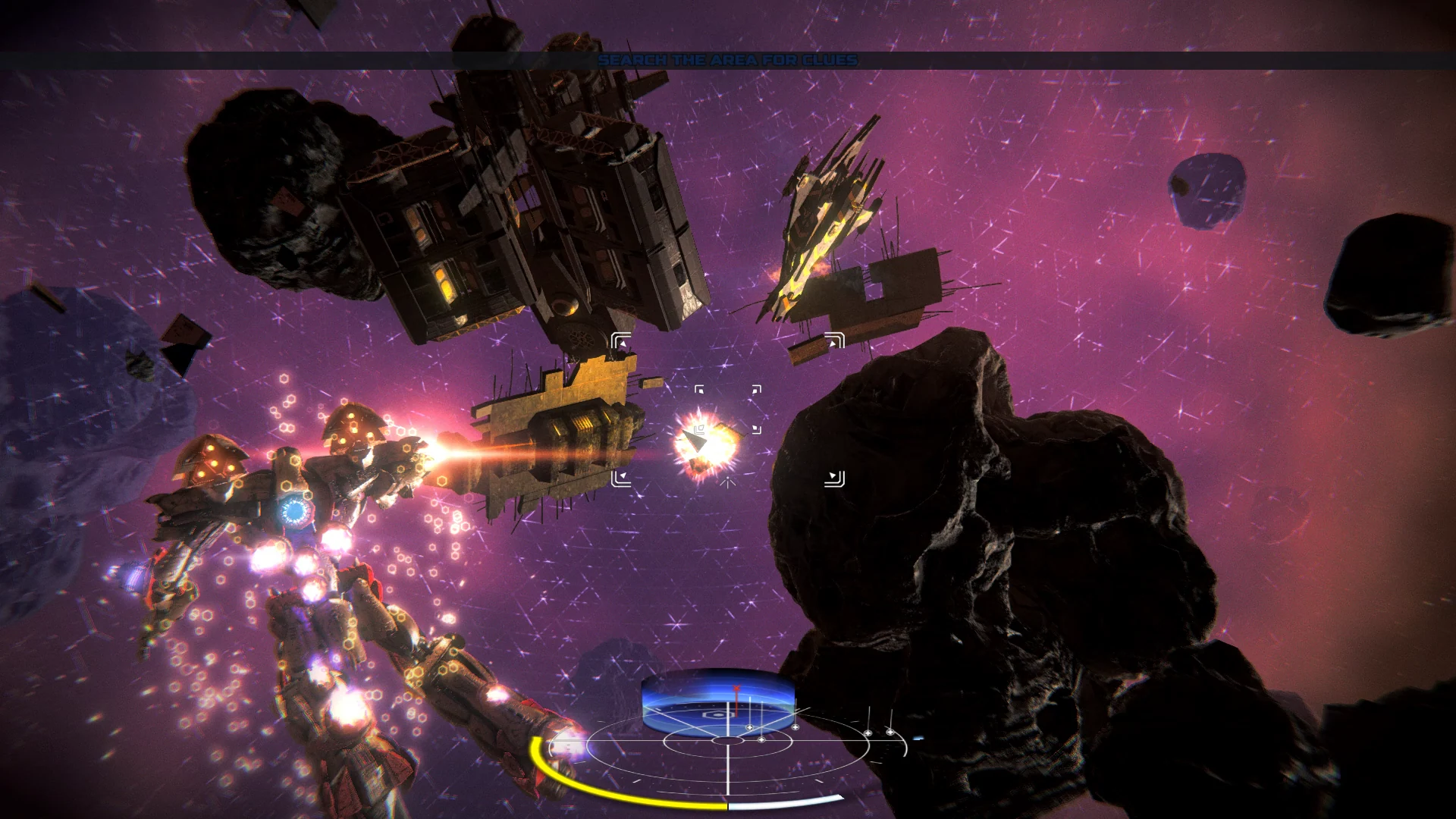
Task: Click the small arrow marker inside the explosion
Action: tap(695, 438)
